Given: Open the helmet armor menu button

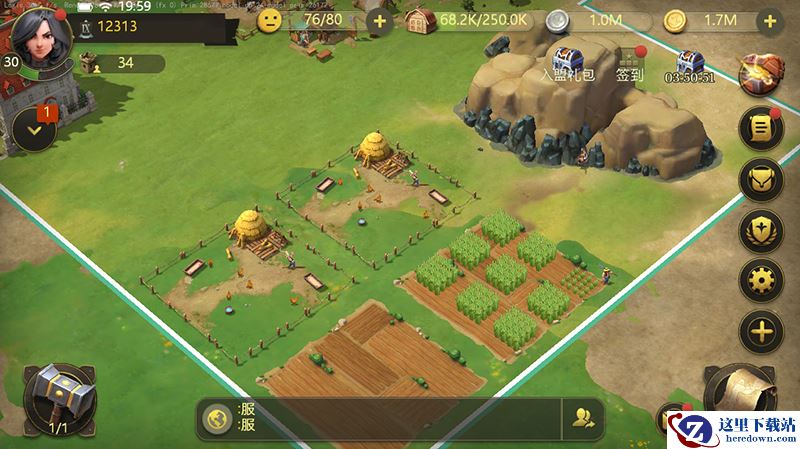Looking at the screenshot, I should pos(761,179).
